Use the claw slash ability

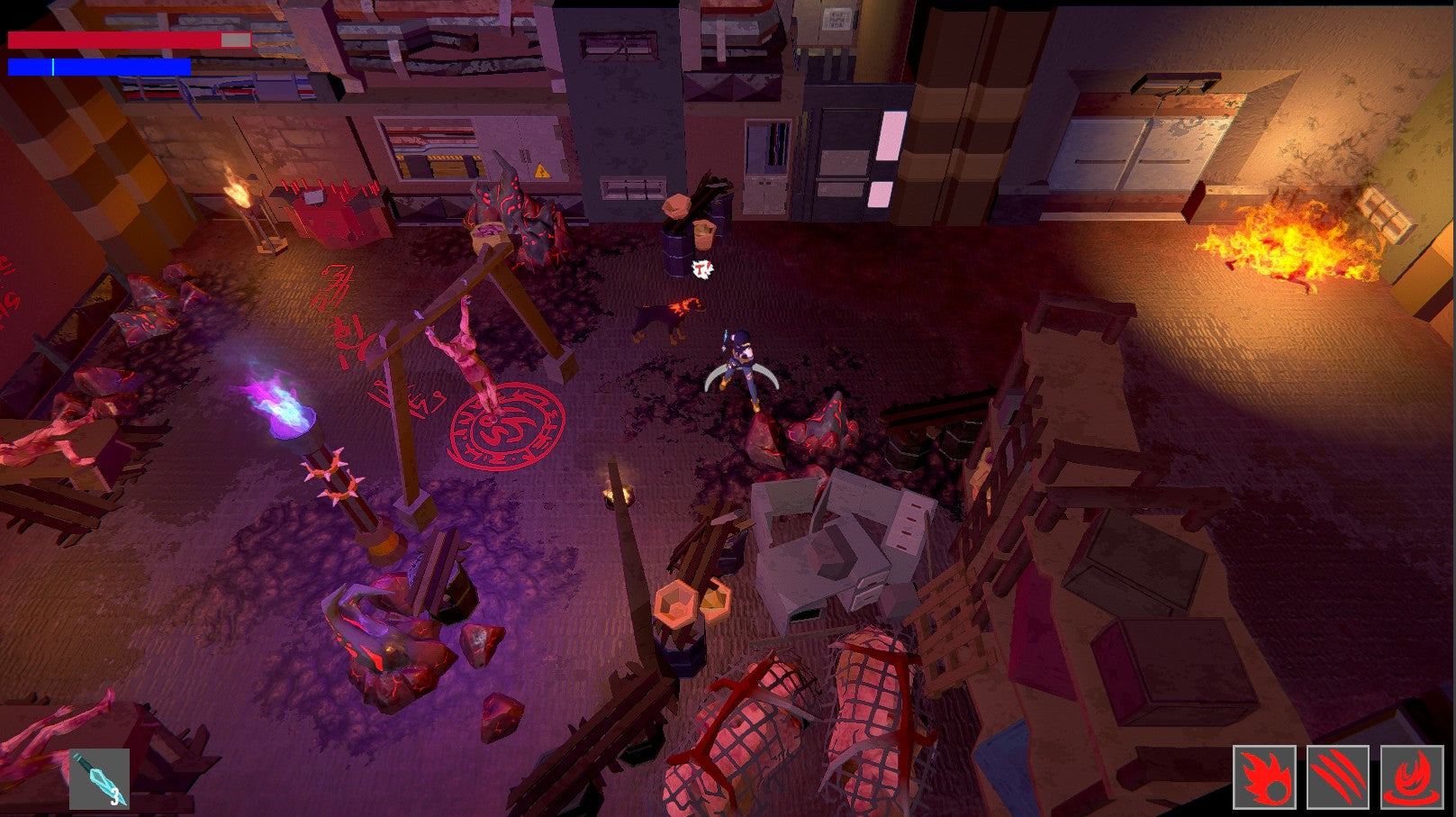click(x=1338, y=776)
